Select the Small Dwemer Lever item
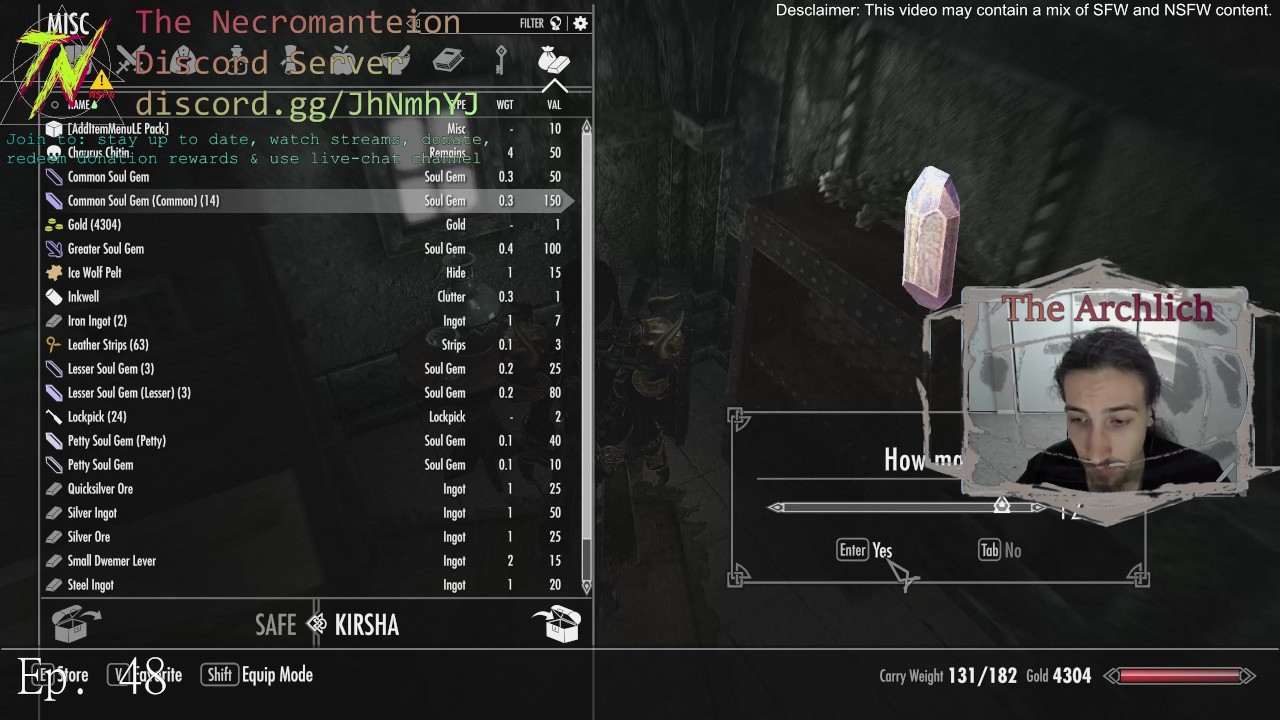The image size is (1280, 720). (x=112, y=561)
